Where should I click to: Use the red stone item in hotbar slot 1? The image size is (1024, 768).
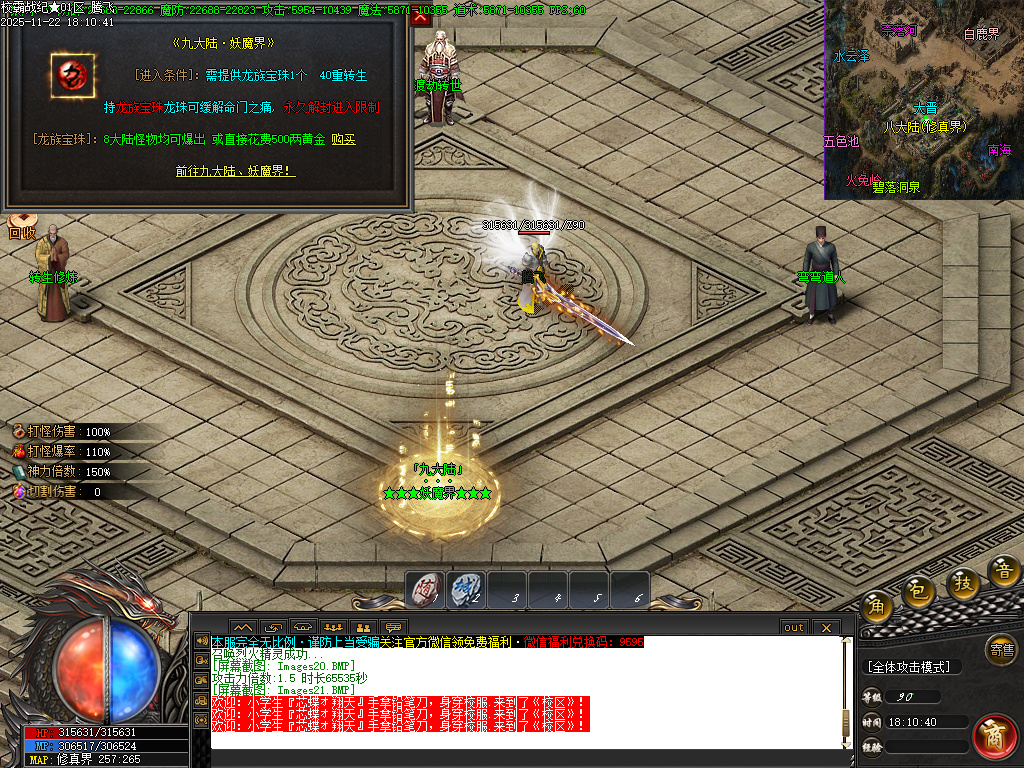tap(425, 589)
